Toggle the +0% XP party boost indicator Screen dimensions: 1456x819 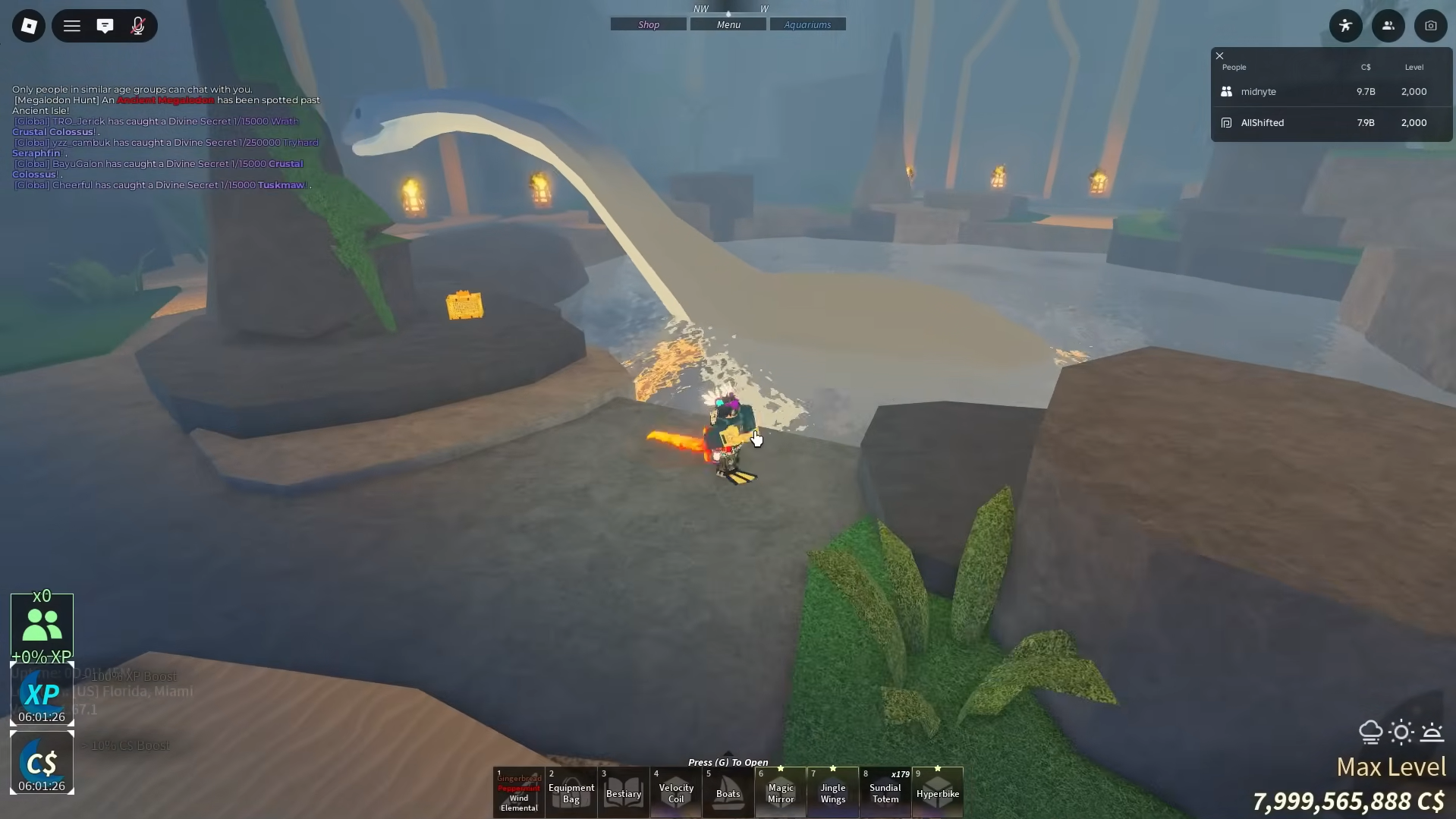[x=42, y=624]
